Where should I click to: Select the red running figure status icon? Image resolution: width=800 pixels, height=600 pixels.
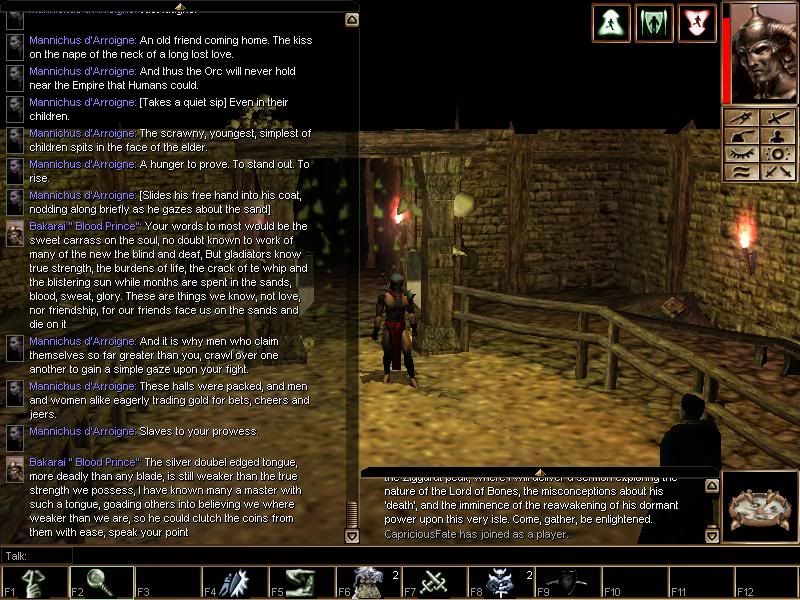coord(697,22)
